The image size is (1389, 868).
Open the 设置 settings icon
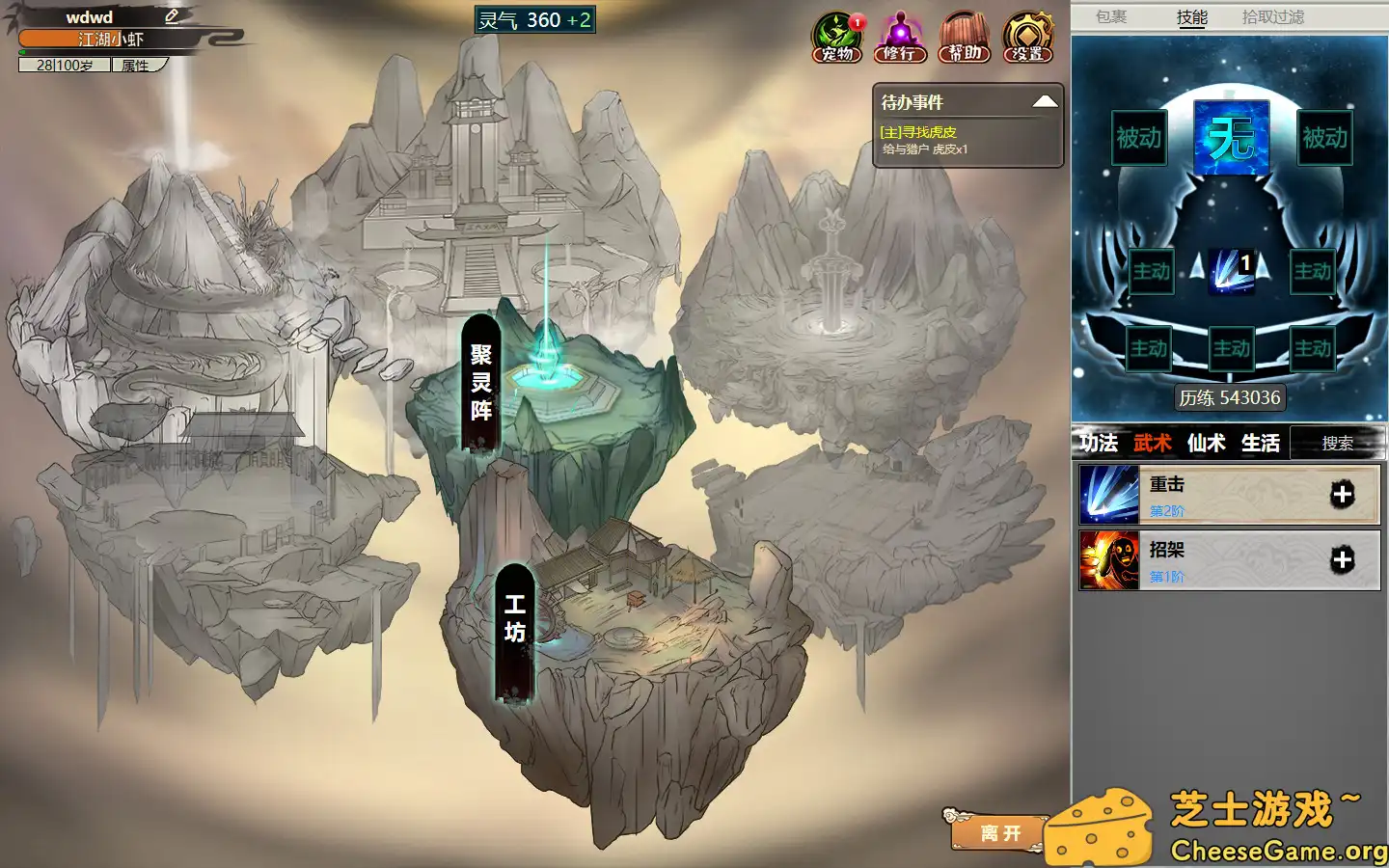pos(1027,39)
